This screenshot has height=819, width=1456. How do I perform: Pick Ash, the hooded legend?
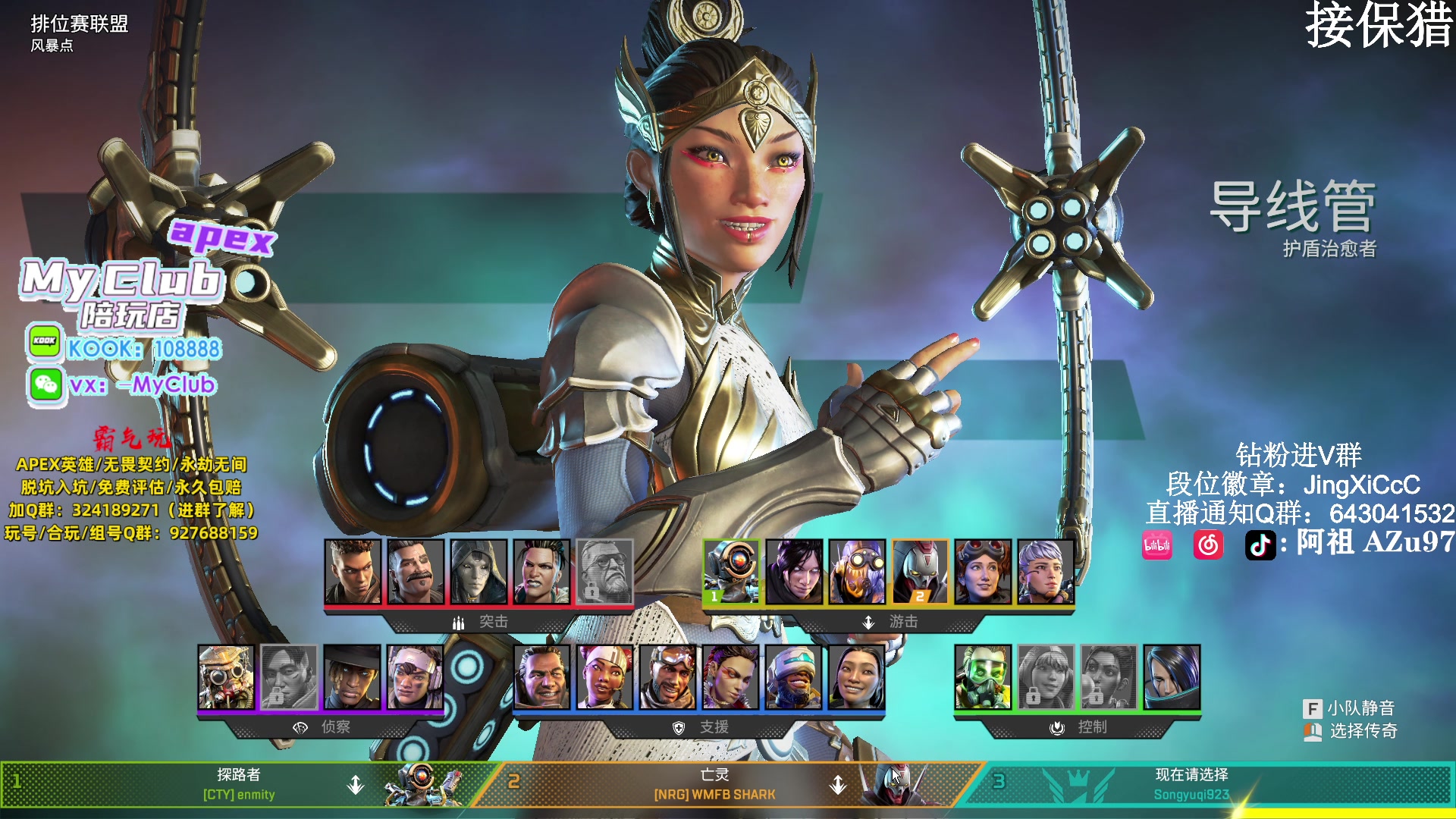point(479,571)
